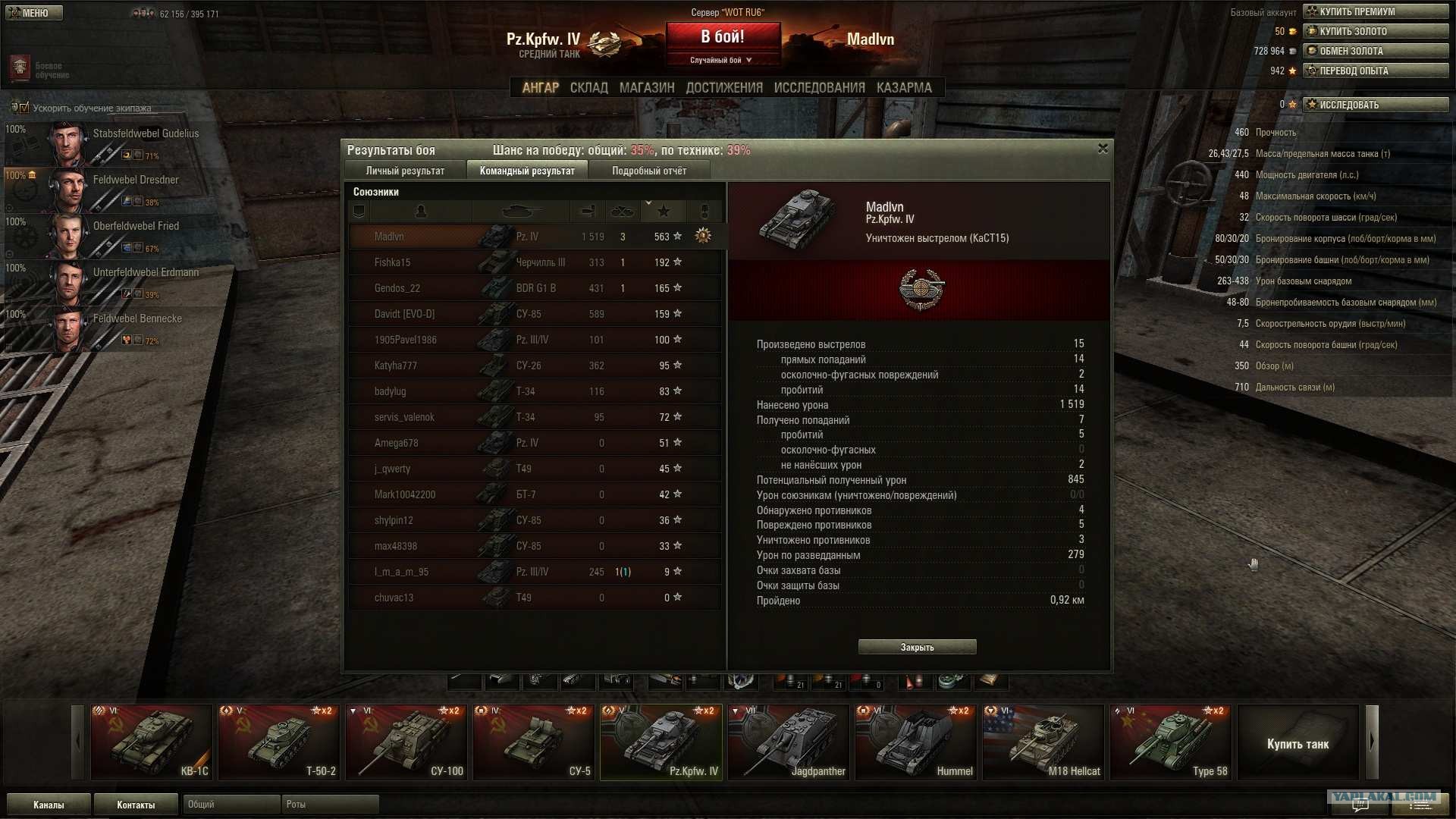Click the Закрыть button
The height and width of the screenshot is (819, 1456).
pyautogui.click(x=917, y=647)
